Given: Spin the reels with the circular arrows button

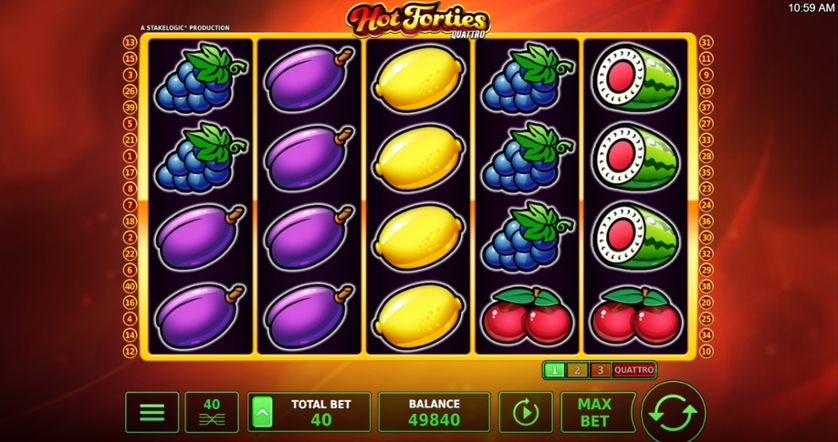Looking at the screenshot, I should tap(673, 411).
